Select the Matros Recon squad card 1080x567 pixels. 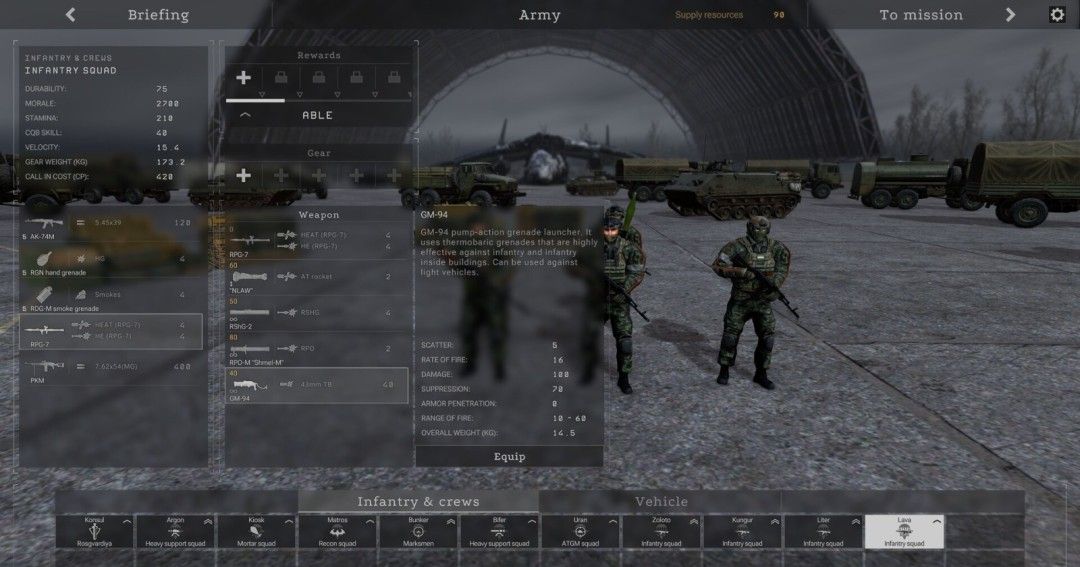point(337,532)
